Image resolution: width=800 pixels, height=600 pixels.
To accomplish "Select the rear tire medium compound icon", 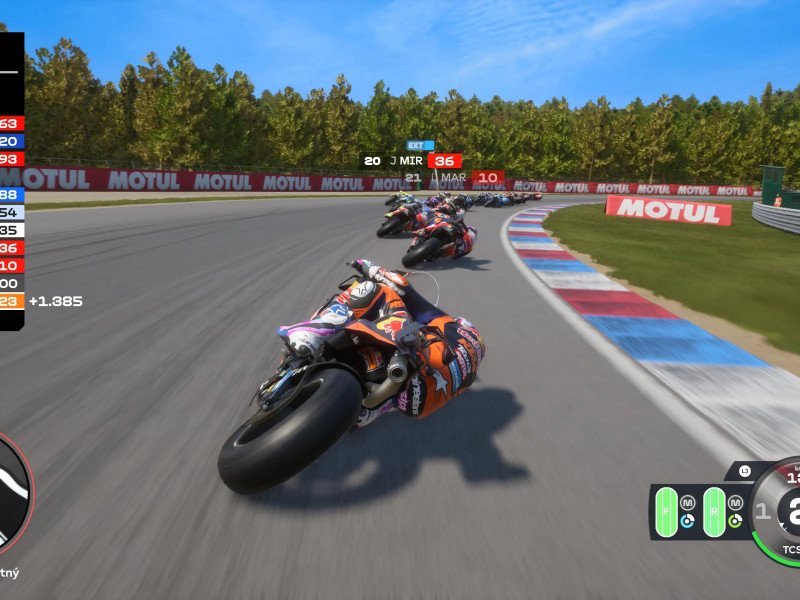I will click(735, 502).
